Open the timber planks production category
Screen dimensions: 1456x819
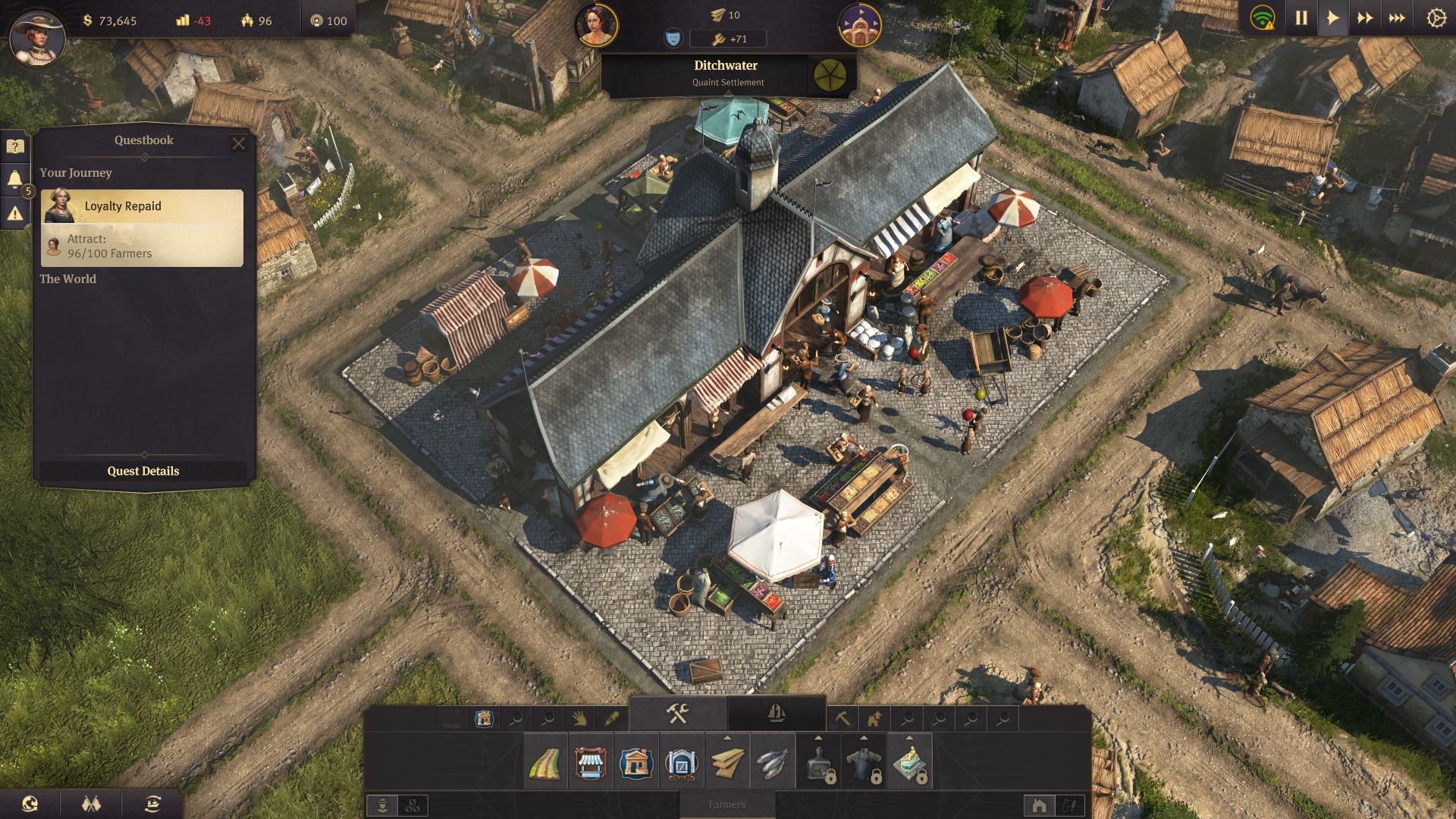[727, 762]
